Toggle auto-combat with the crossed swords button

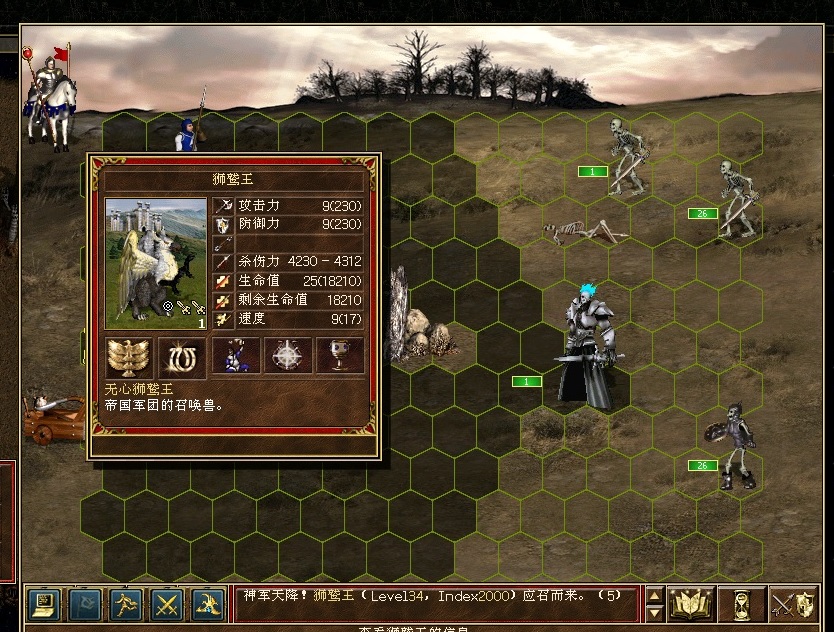[166, 603]
